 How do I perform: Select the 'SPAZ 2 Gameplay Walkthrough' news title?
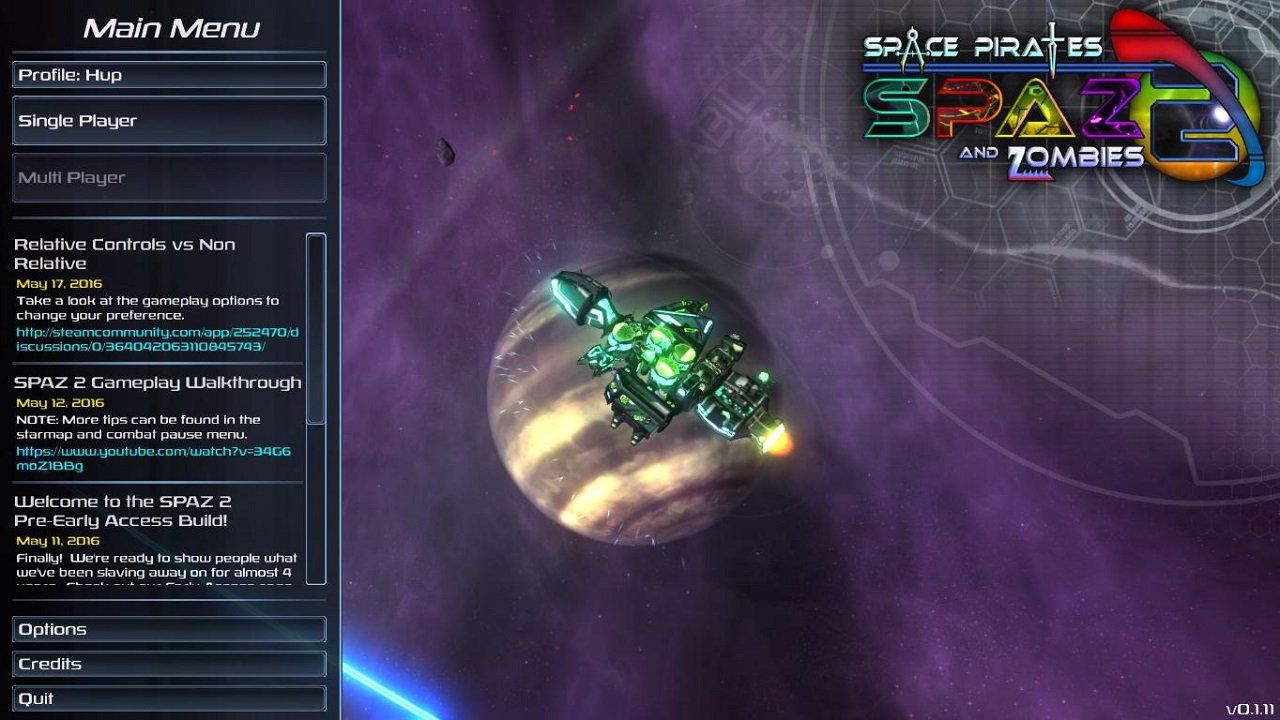[158, 382]
